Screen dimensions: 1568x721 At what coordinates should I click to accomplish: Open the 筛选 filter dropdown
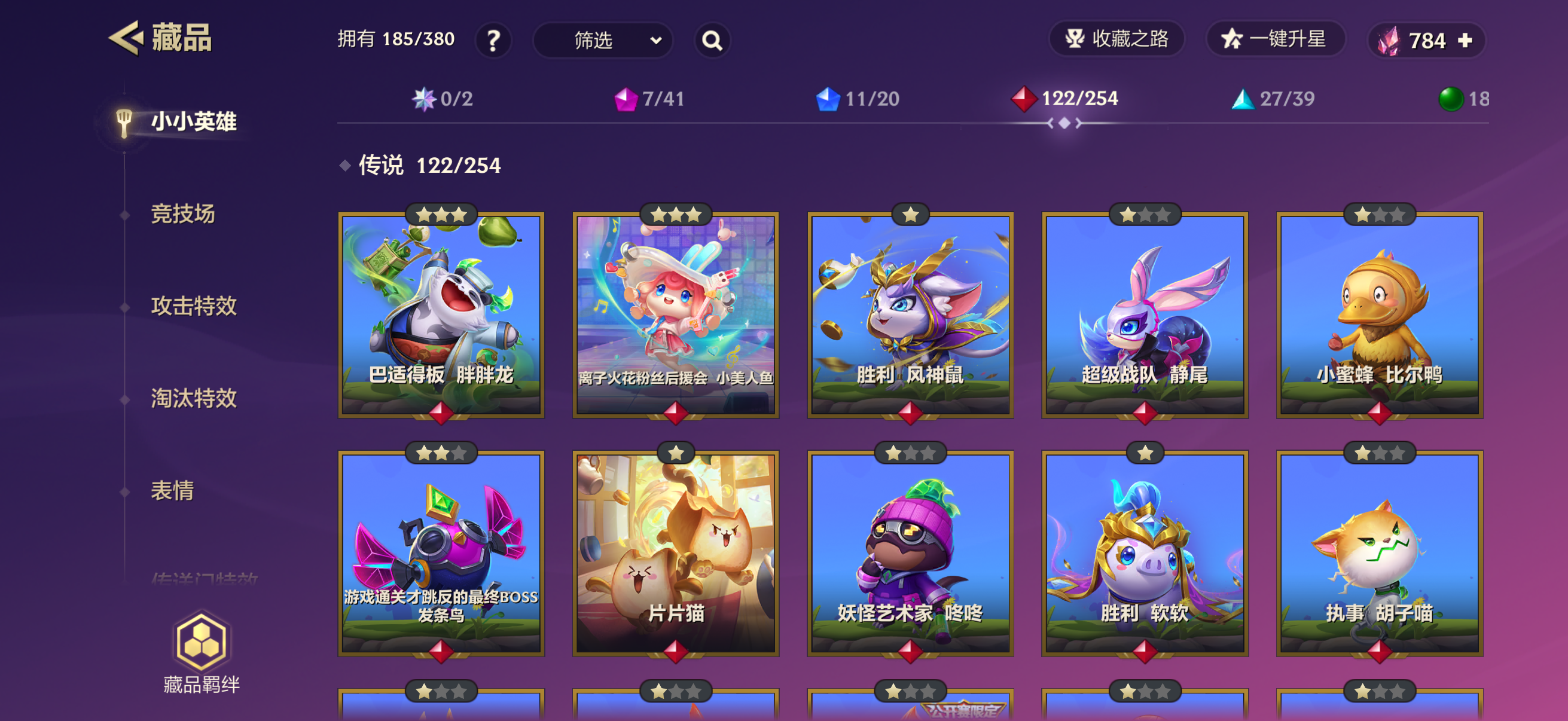603,41
